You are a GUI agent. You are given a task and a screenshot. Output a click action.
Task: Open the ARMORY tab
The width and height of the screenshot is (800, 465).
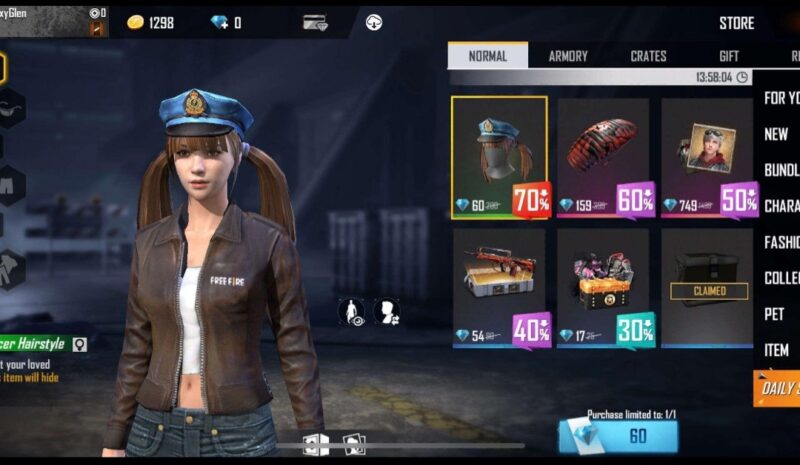point(568,56)
